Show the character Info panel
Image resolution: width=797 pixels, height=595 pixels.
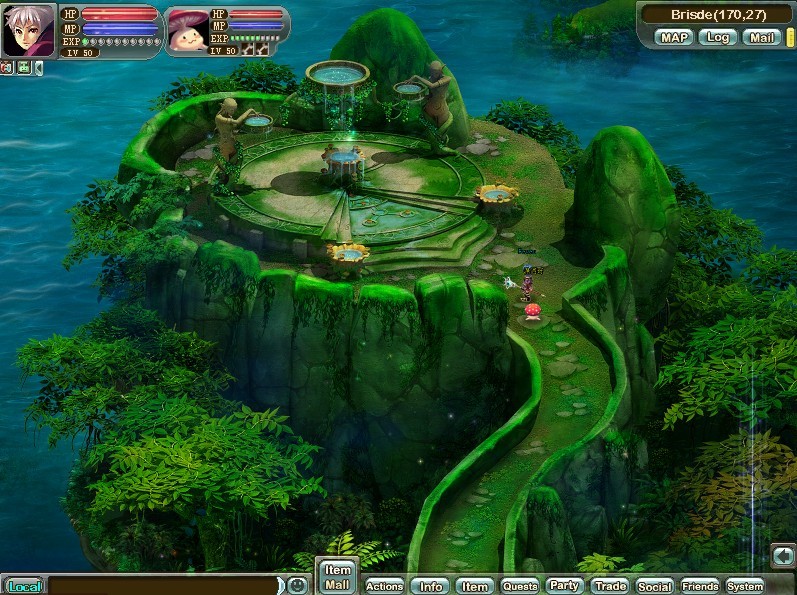431,587
